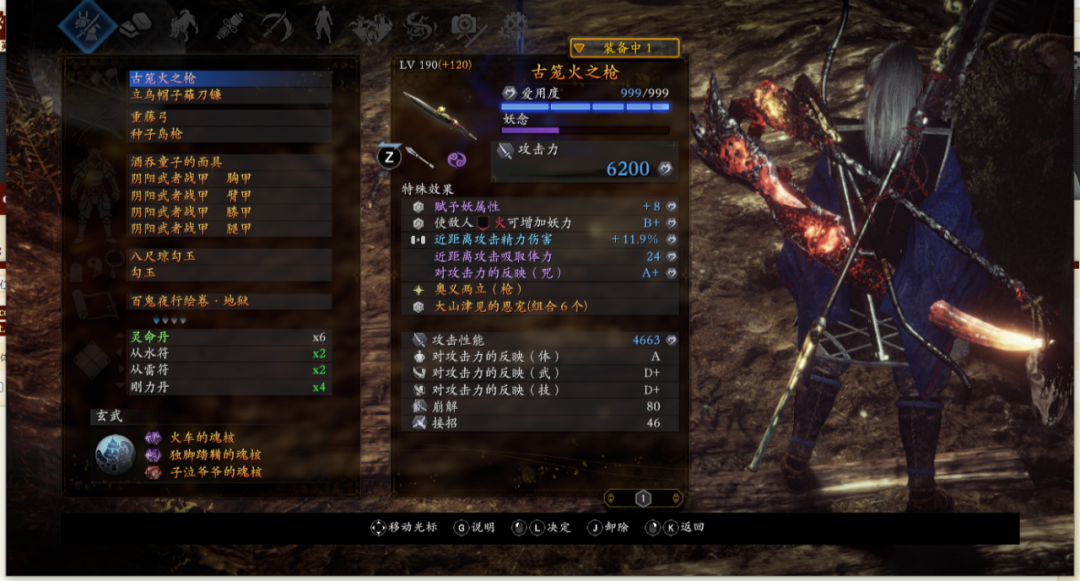Select the 刚力丹 shortcut item
Viewport: 1080px width, 581px height.
(230, 387)
